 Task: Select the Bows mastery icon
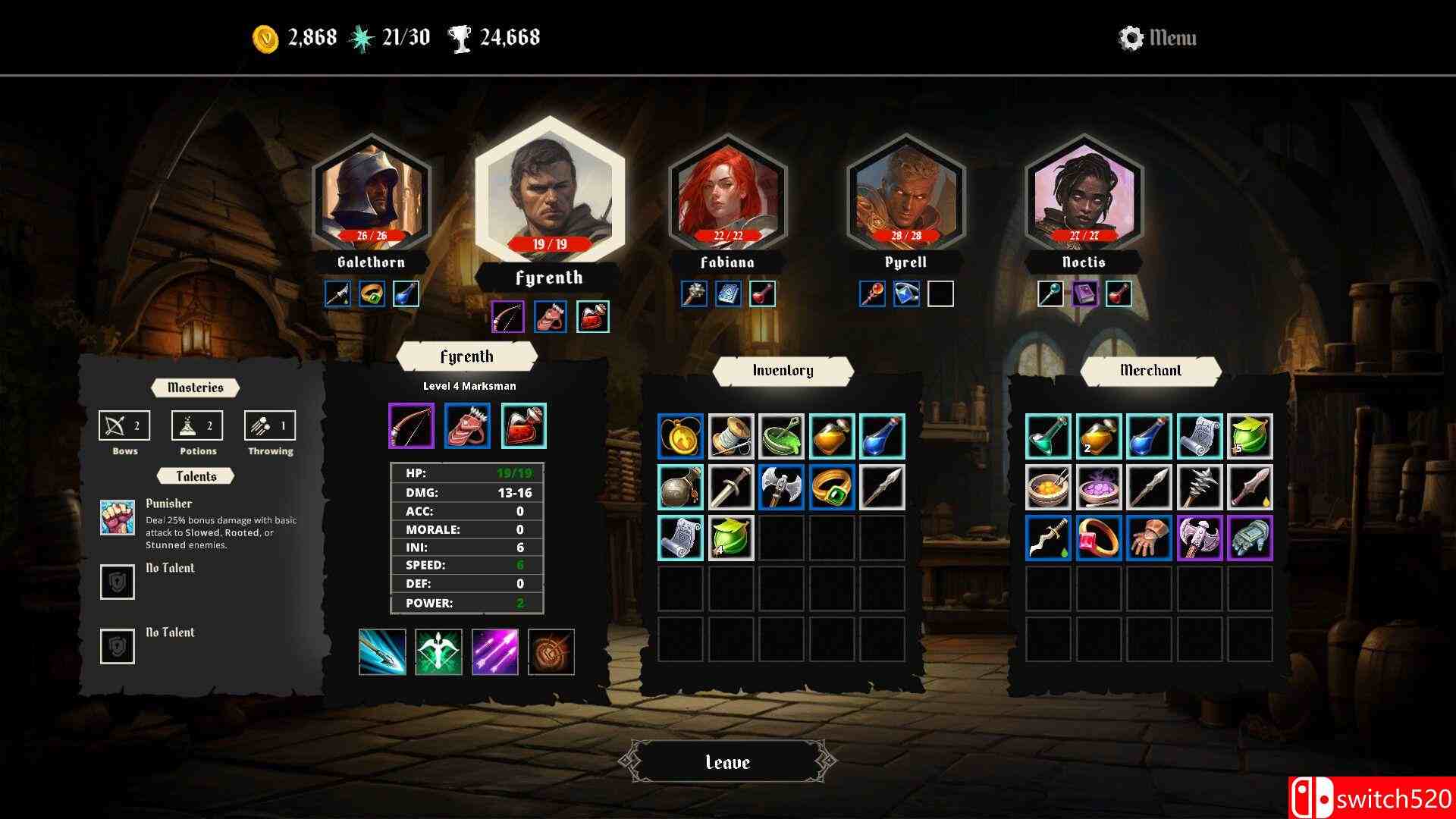click(124, 425)
